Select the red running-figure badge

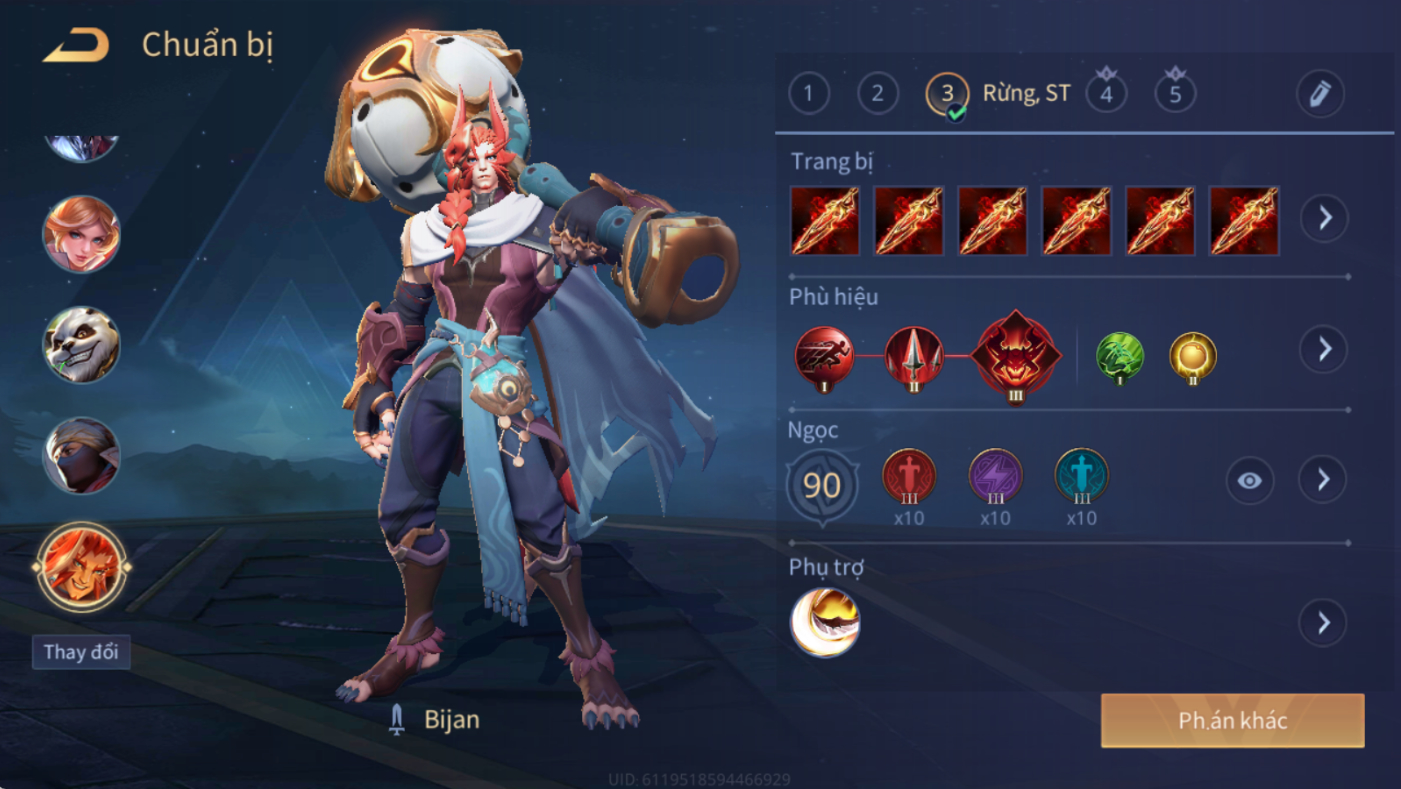tap(825, 357)
